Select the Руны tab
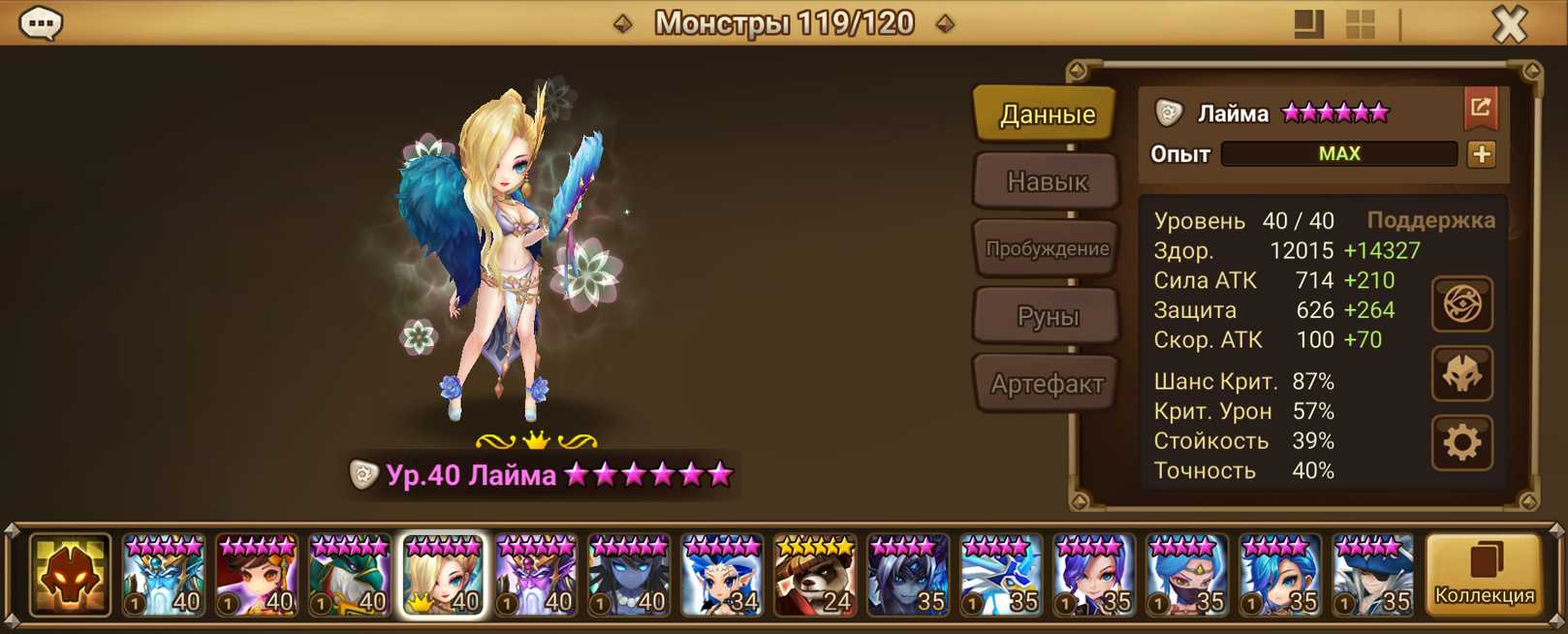Viewport: 1568px width, 634px height. tap(1047, 316)
